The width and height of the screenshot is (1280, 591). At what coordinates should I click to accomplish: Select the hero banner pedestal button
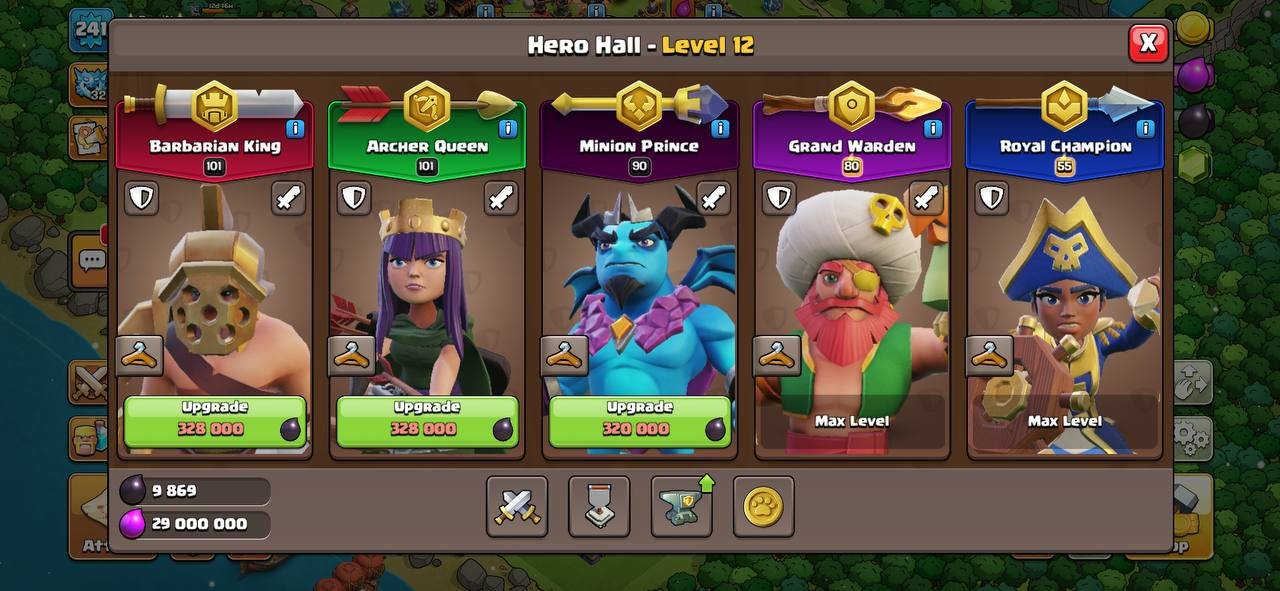[x=599, y=506]
